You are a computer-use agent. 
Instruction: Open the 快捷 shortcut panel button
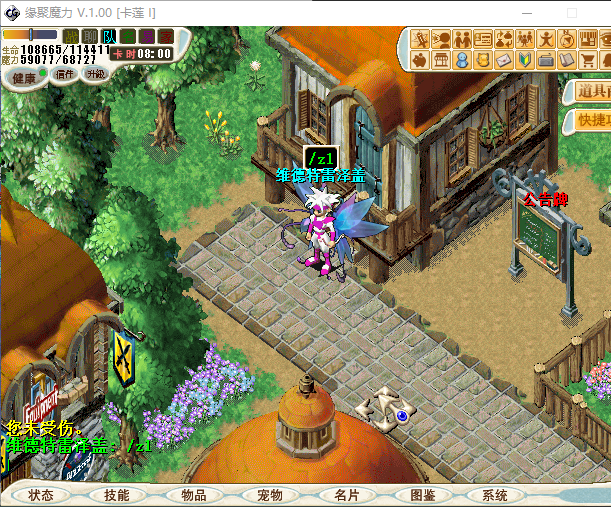pos(593,120)
